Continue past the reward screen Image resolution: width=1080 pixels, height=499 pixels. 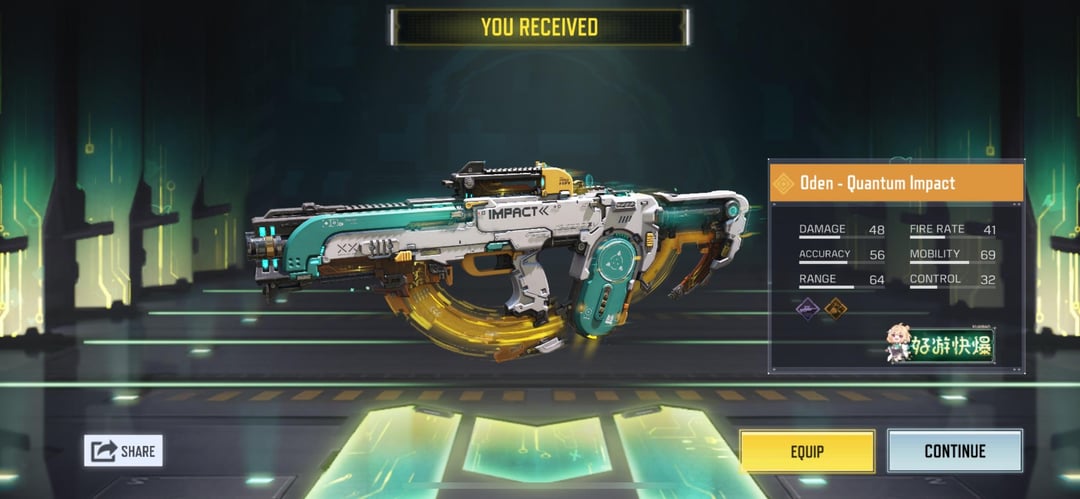(x=954, y=451)
